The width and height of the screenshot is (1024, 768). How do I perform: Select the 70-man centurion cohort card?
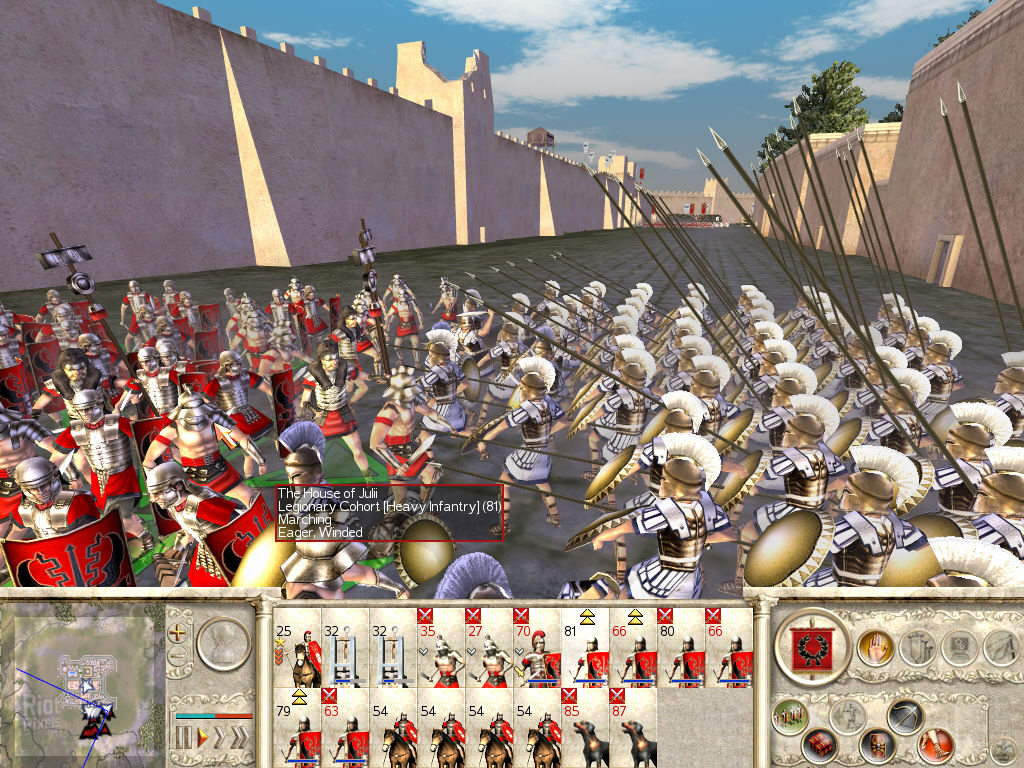click(537, 646)
